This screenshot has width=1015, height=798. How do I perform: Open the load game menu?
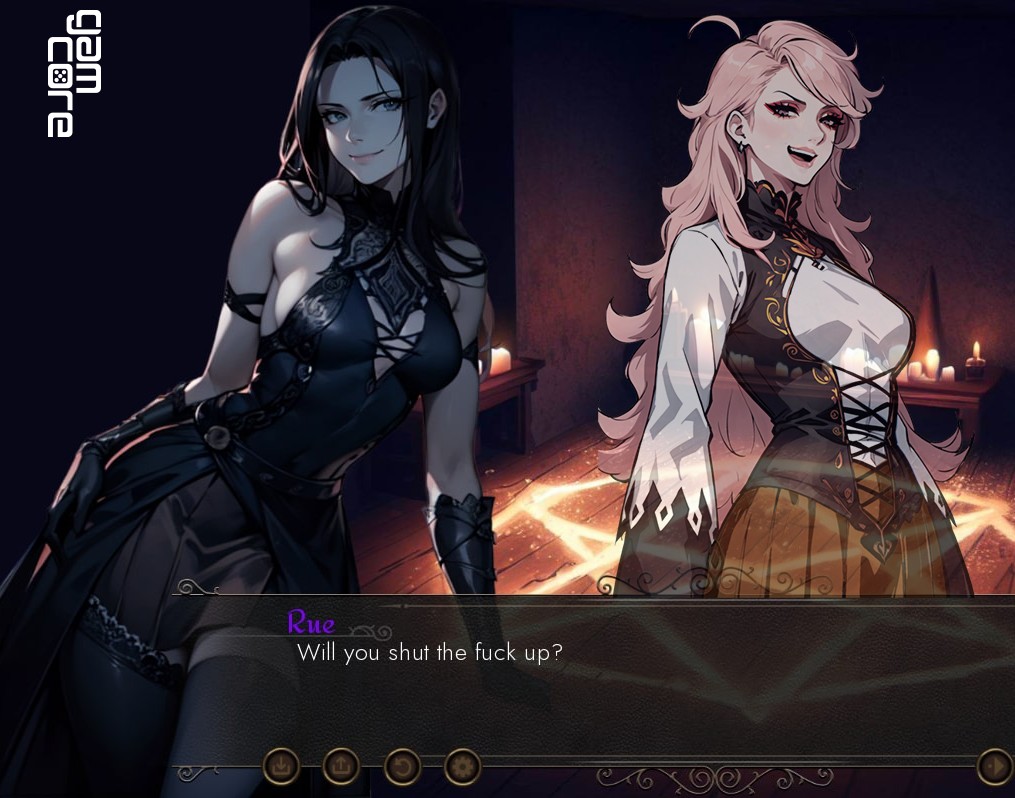341,767
